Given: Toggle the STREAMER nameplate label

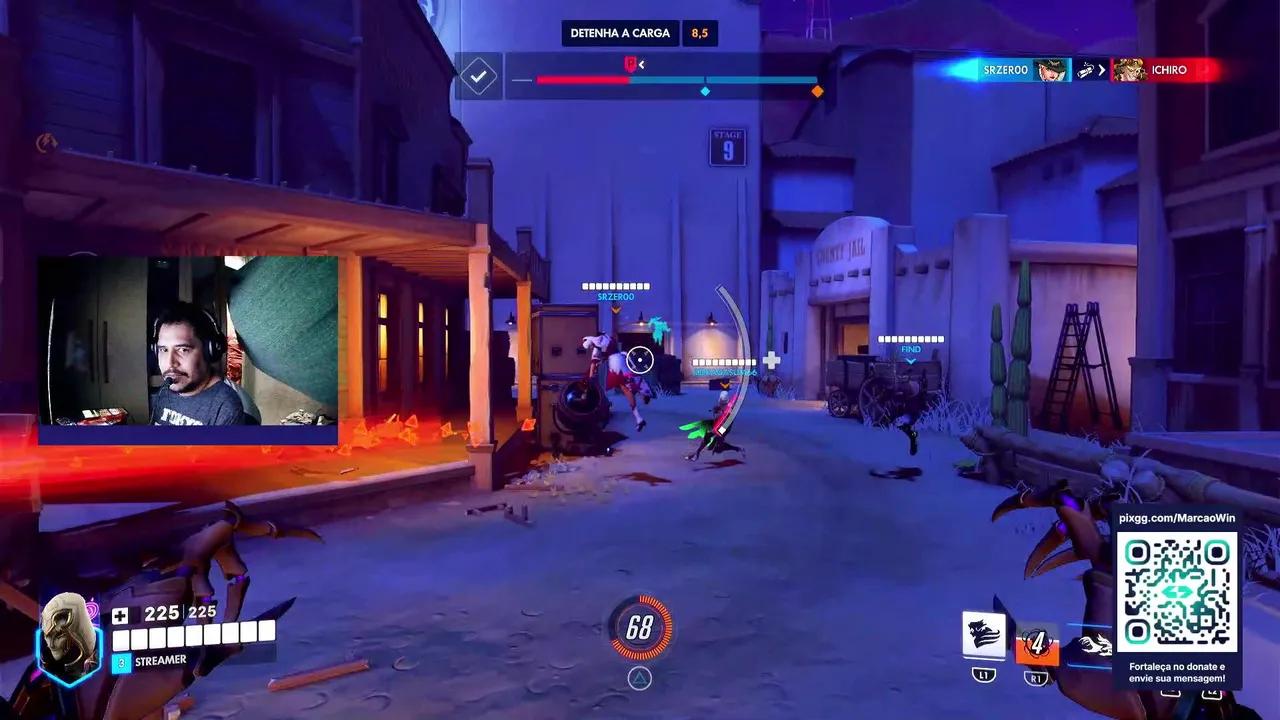Looking at the screenshot, I should [160, 660].
